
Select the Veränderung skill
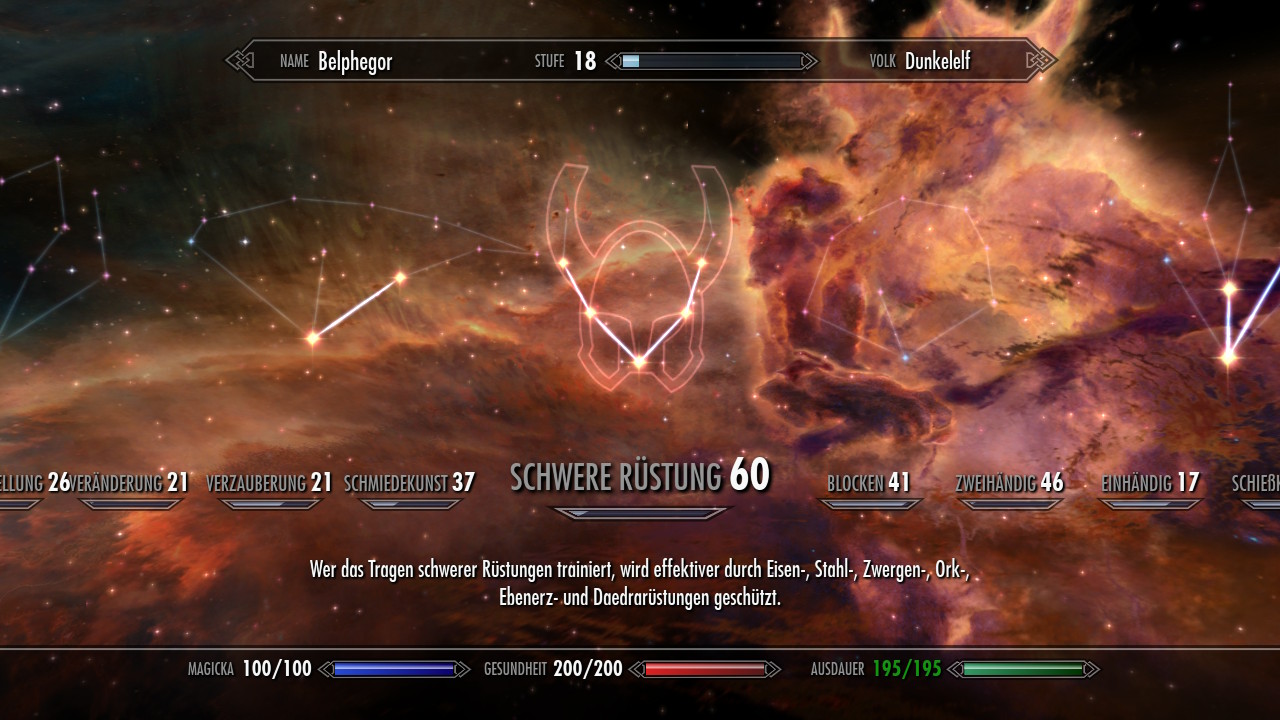pyautogui.click(x=132, y=483)
